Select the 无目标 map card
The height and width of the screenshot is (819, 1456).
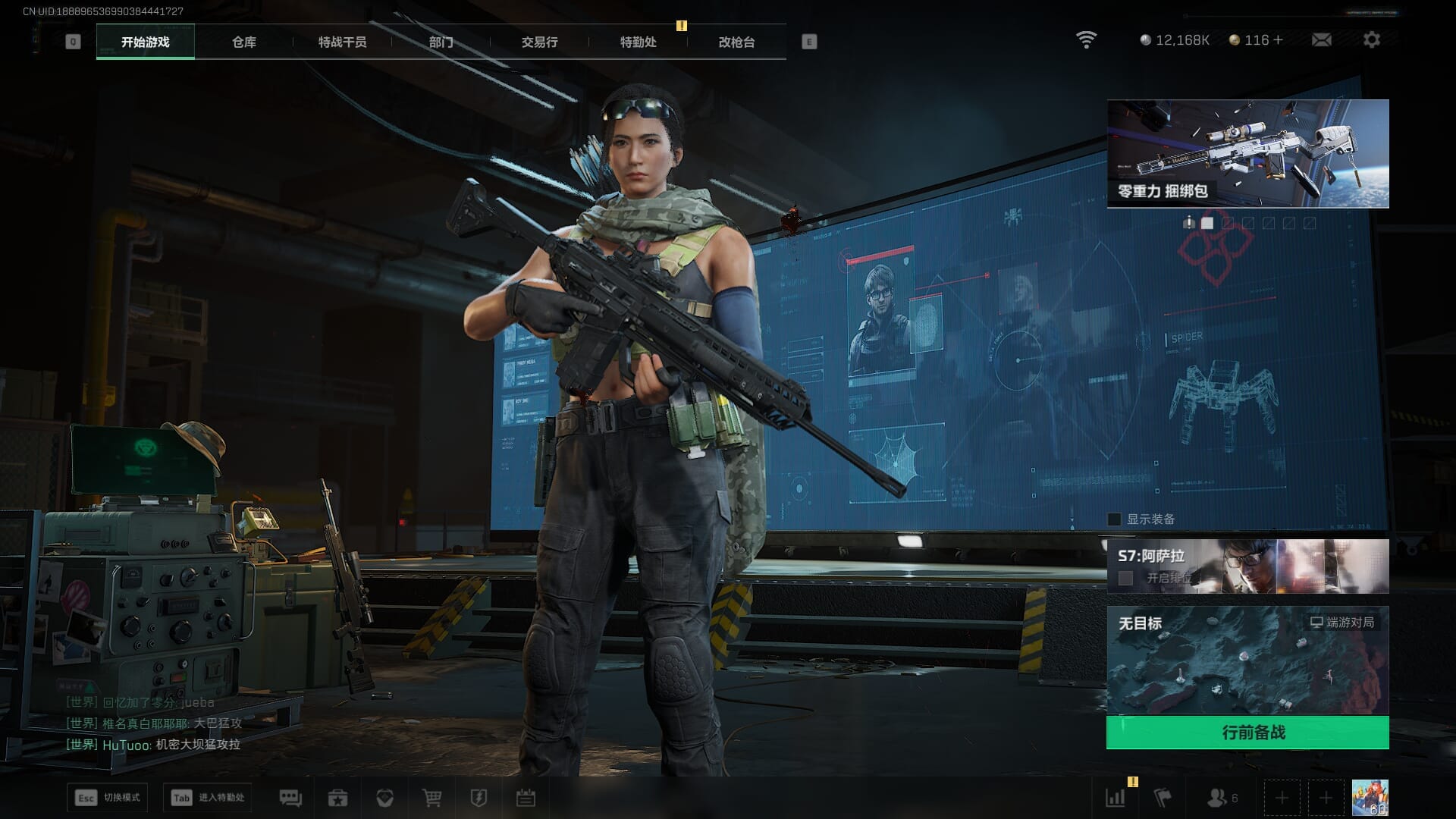click(1247, 660)
